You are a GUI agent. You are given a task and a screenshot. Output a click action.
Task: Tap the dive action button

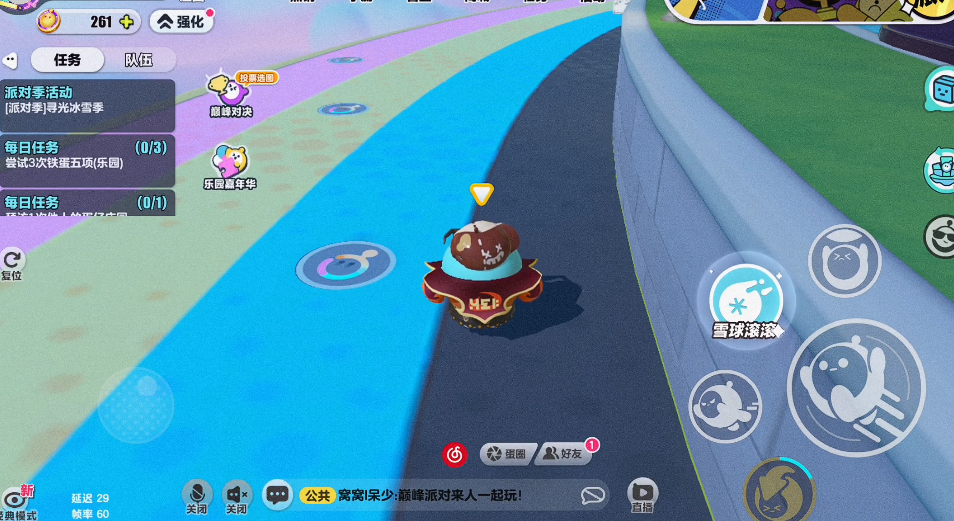coord(726,407)
